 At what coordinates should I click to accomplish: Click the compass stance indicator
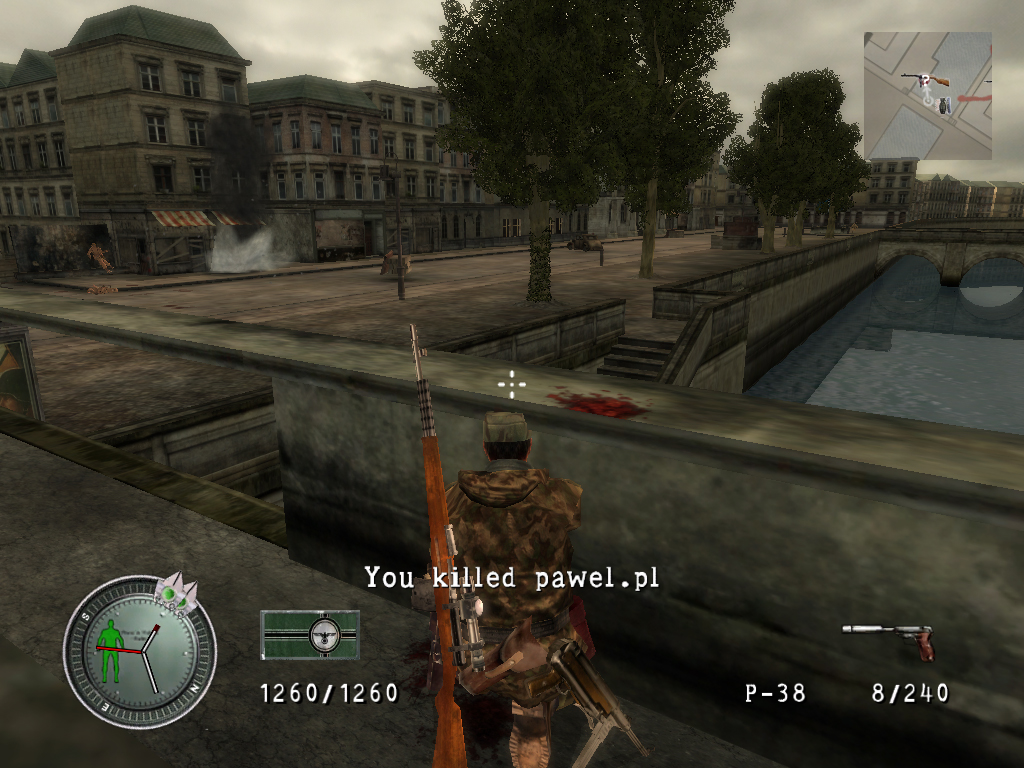[x=139, y=652]
